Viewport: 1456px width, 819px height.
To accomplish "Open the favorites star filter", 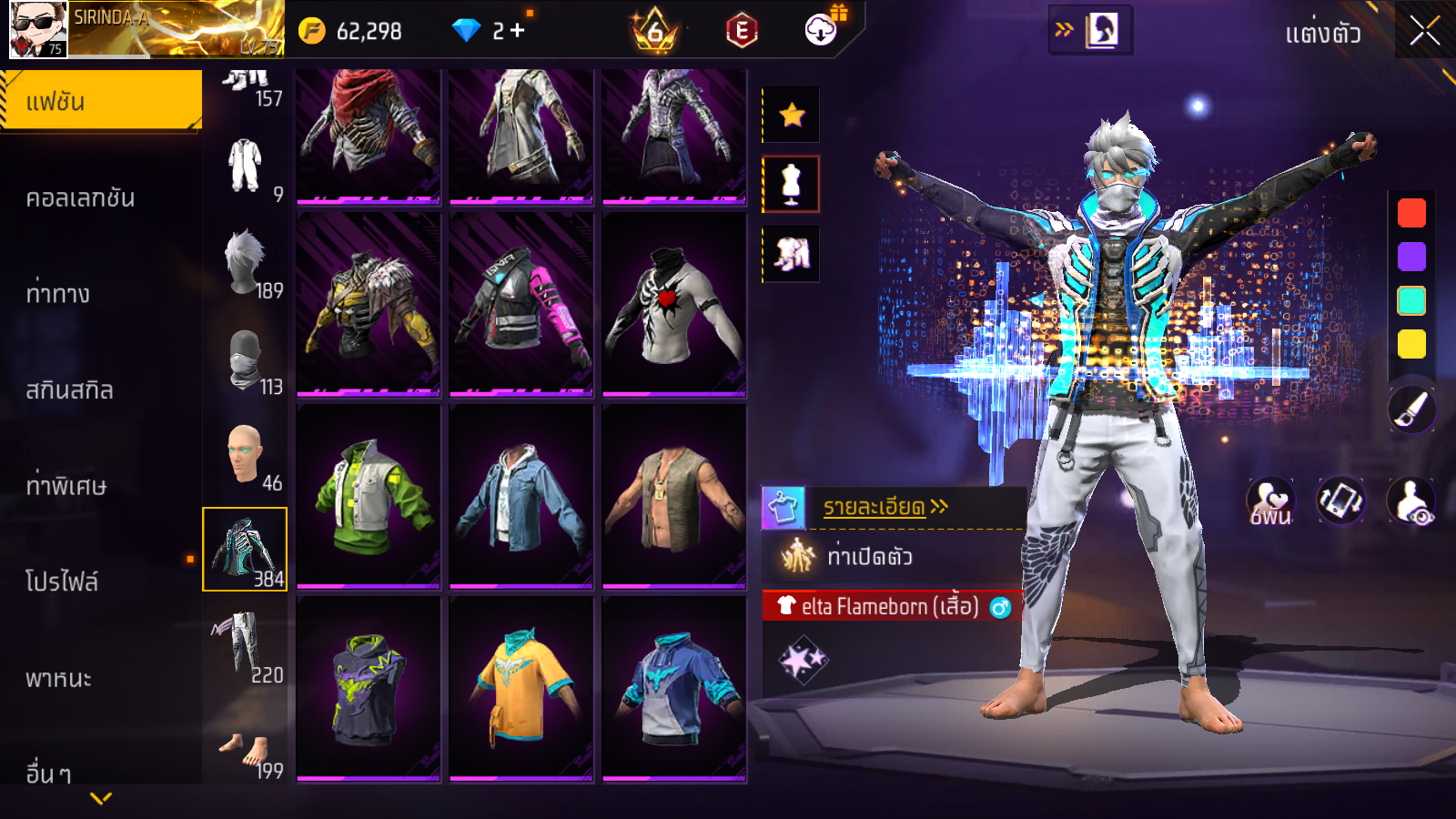I will pyautogui.click(x=792, y=115).
